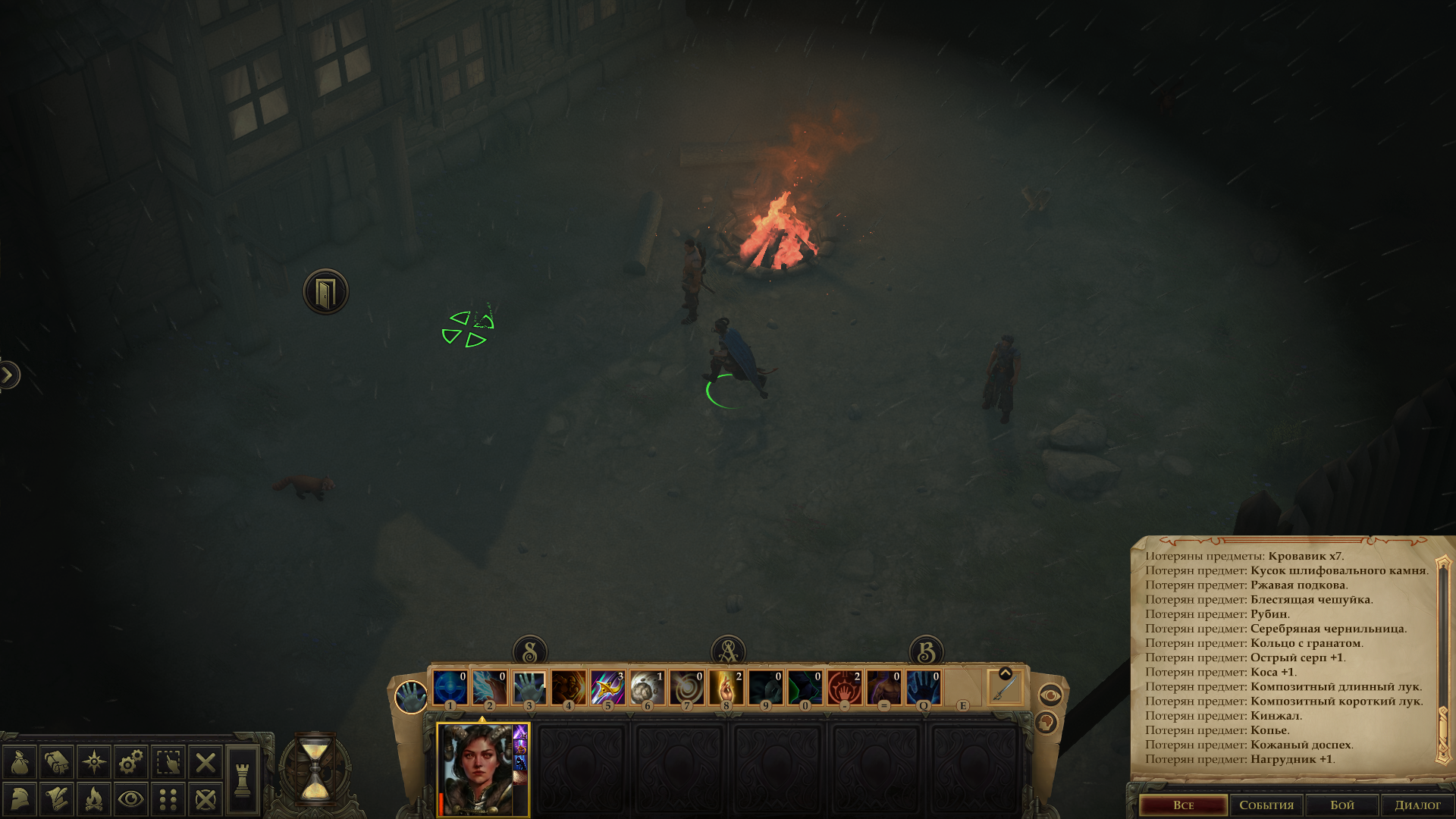This screenshot has height=819, width=1456.
Task: Show all messages with the Все tab
Action: click(x=1183, y=805)
